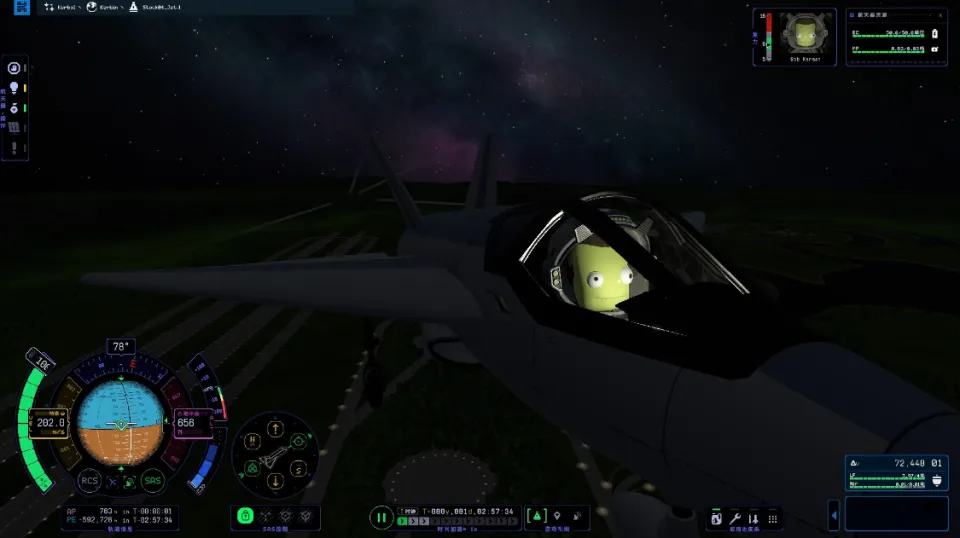Viewport: 960px width, 538px height.
Task: Select the Kerbol star breadcrumb
Action: [x=60, y=7]
